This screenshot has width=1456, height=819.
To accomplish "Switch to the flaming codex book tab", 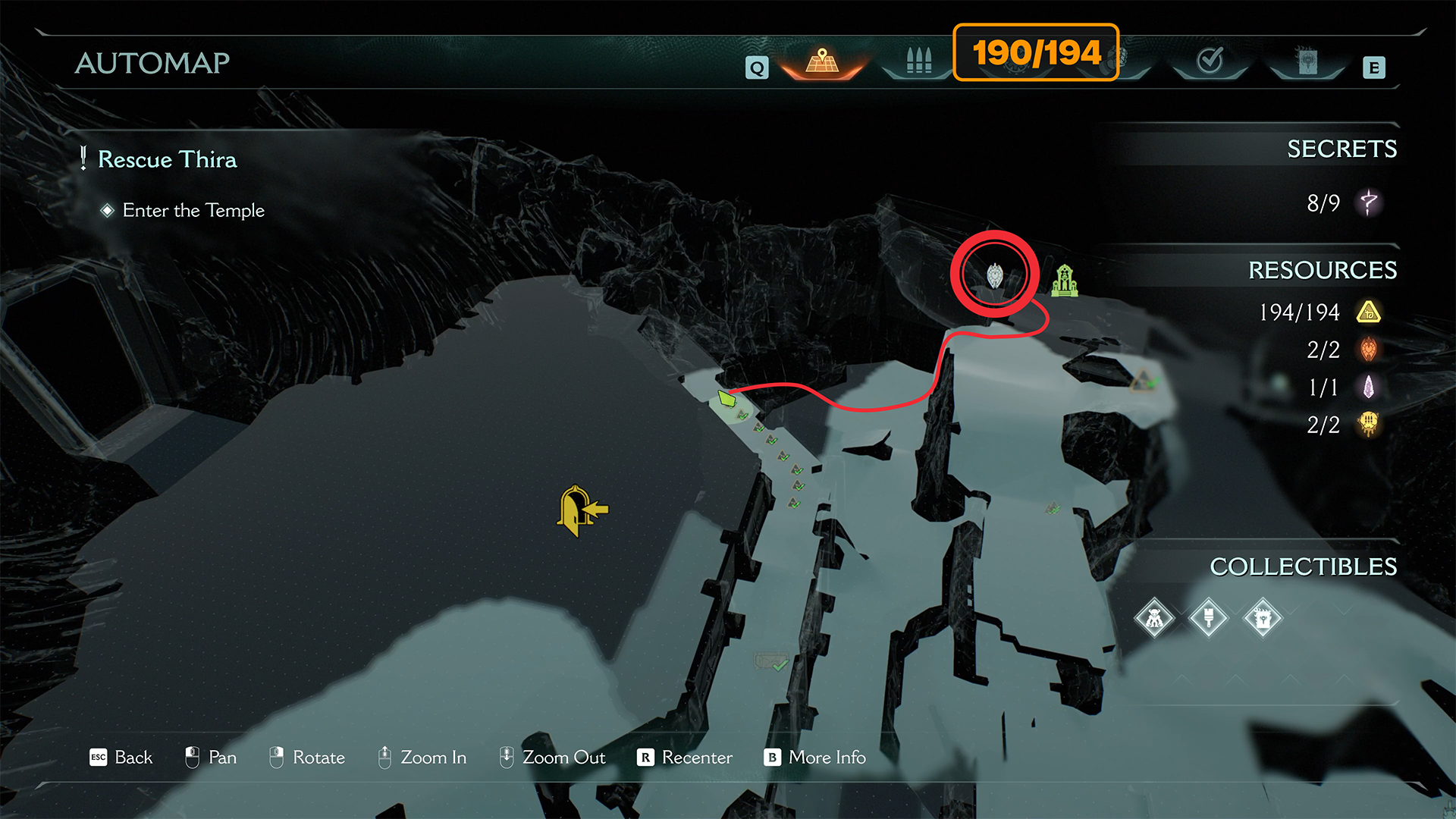I will point(1307,61).
